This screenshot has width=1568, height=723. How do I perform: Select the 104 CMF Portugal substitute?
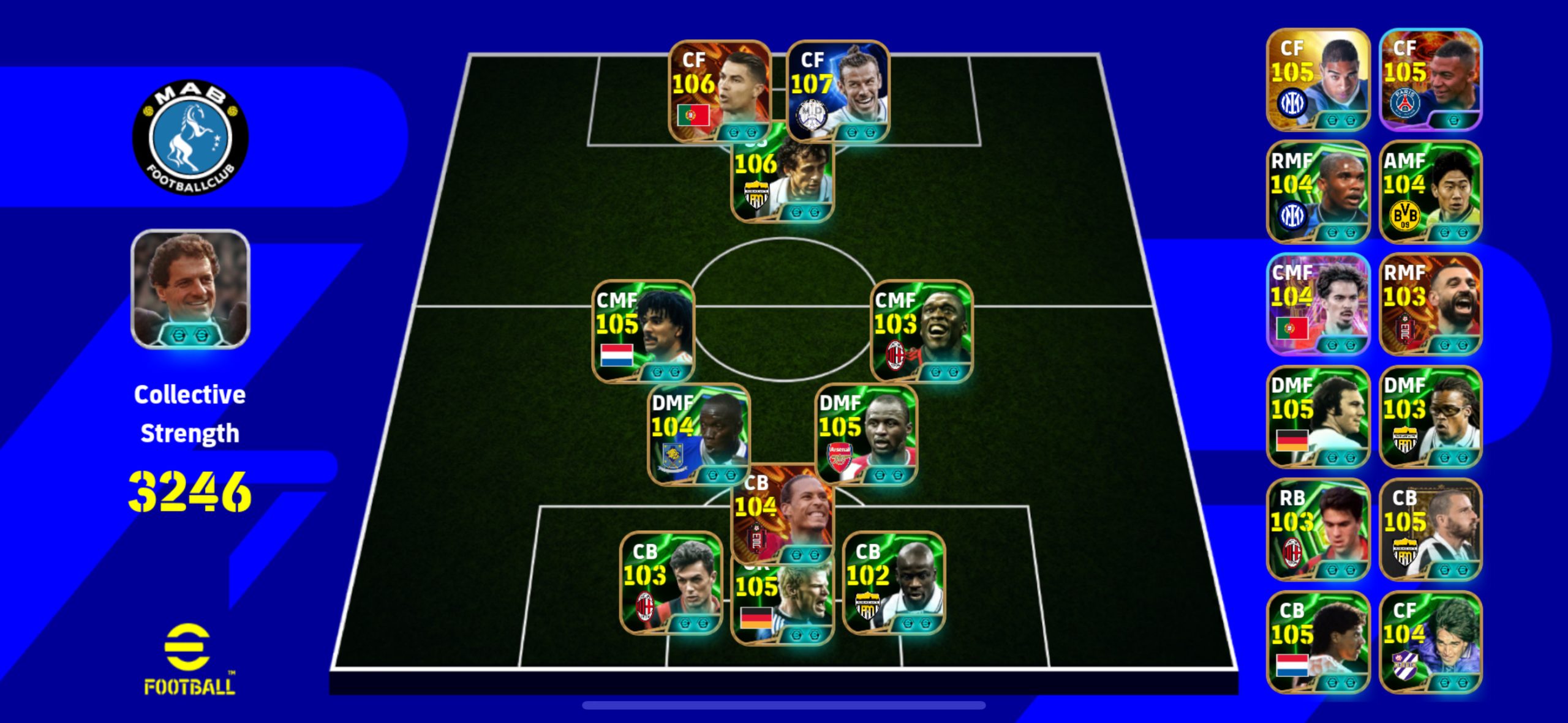1317,304
